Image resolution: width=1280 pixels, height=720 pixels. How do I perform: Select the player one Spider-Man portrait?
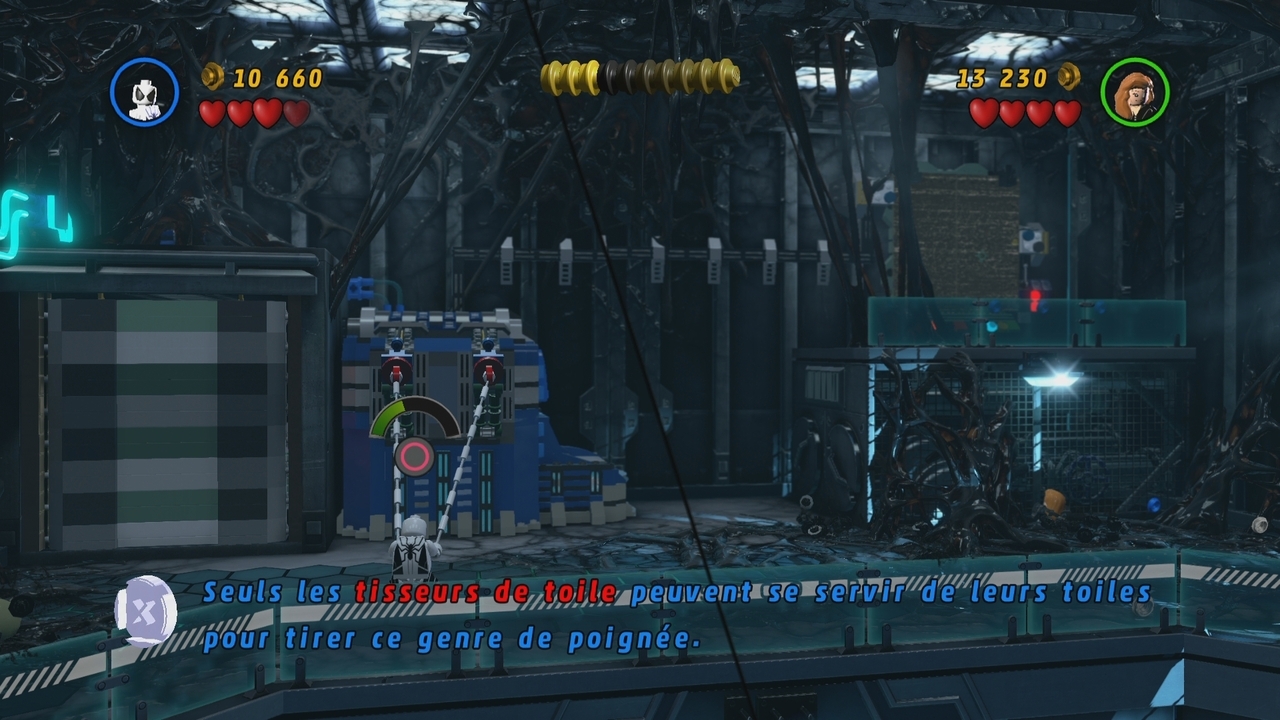pos(145,92)
